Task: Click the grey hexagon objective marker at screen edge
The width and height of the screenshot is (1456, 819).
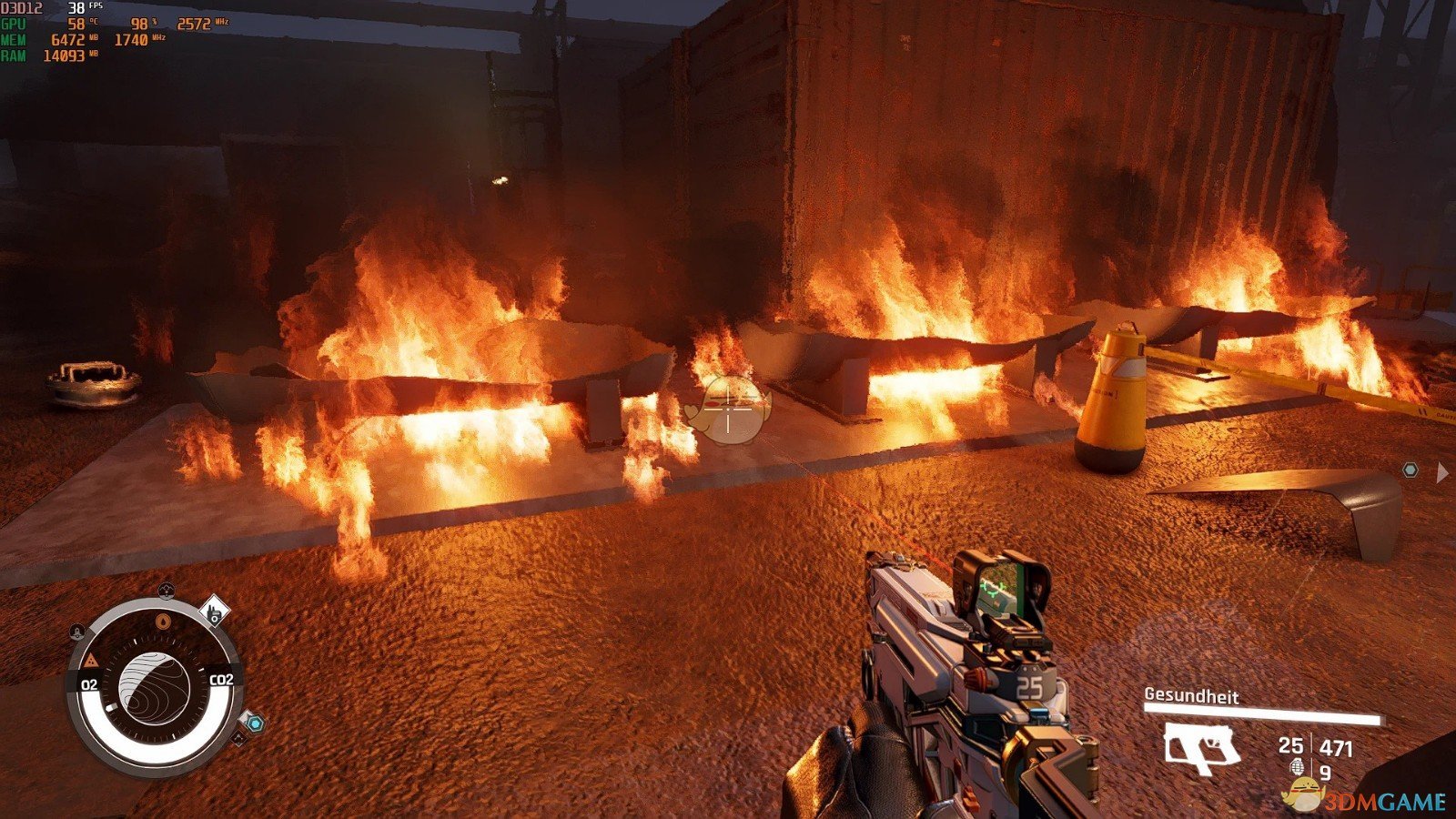Action: (1410, 470)
